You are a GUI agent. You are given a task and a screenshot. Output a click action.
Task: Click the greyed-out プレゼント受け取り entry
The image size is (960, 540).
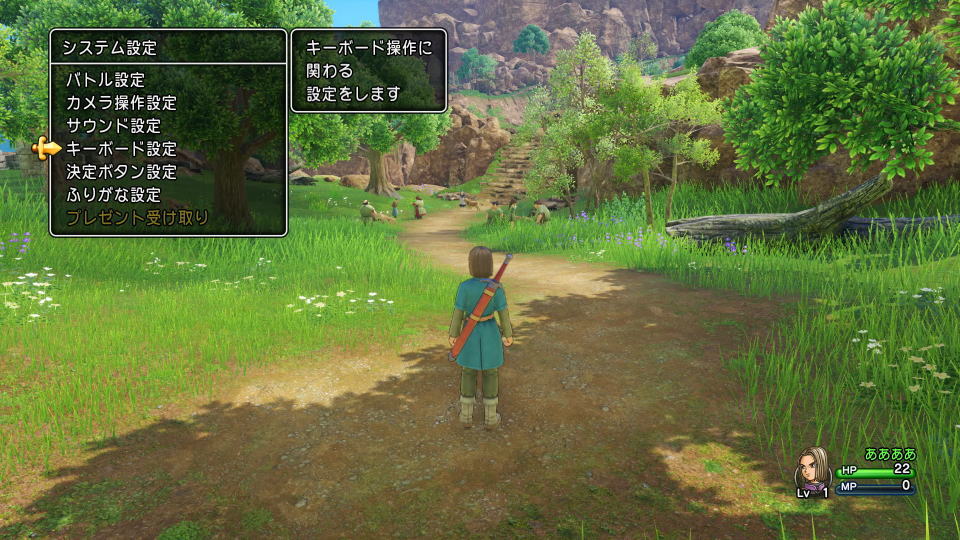[x=137, y=218]
